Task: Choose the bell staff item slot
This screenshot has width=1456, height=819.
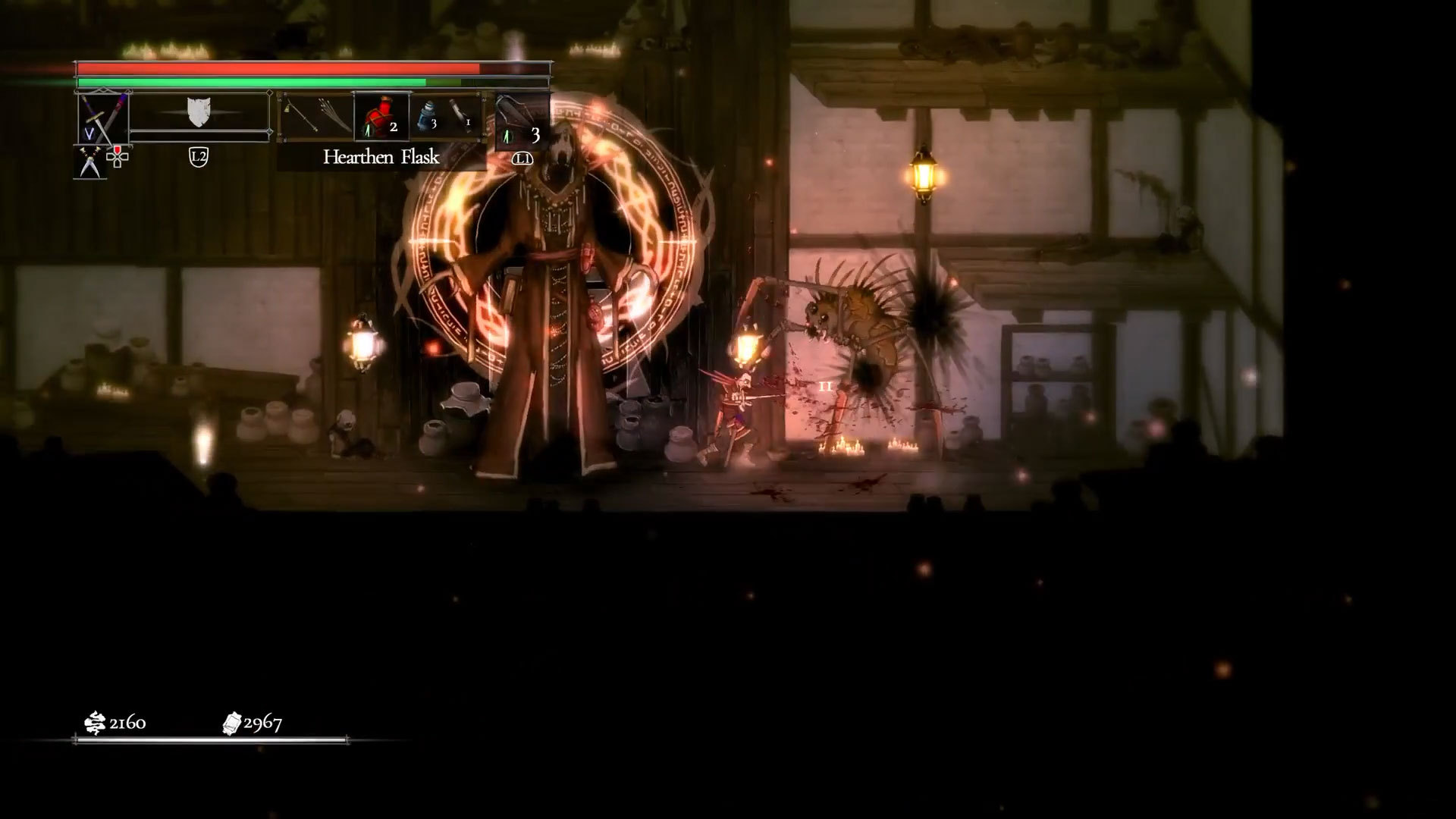Action: pos(301,115)
